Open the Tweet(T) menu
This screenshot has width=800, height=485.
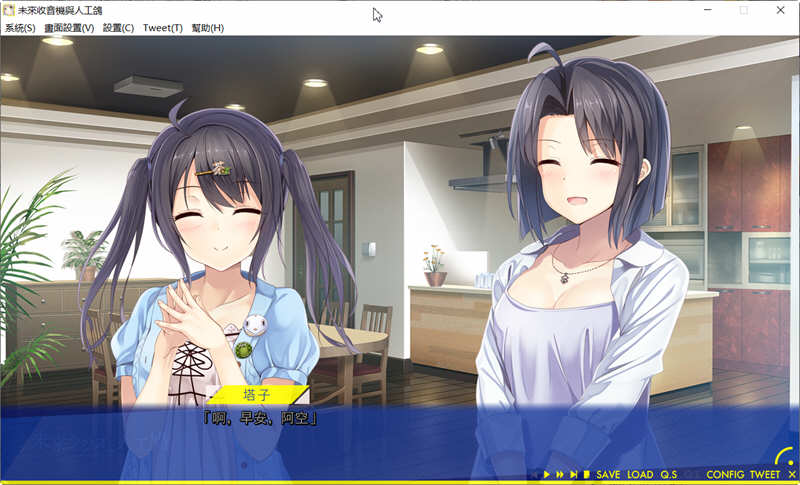click(x=162, y=28)
